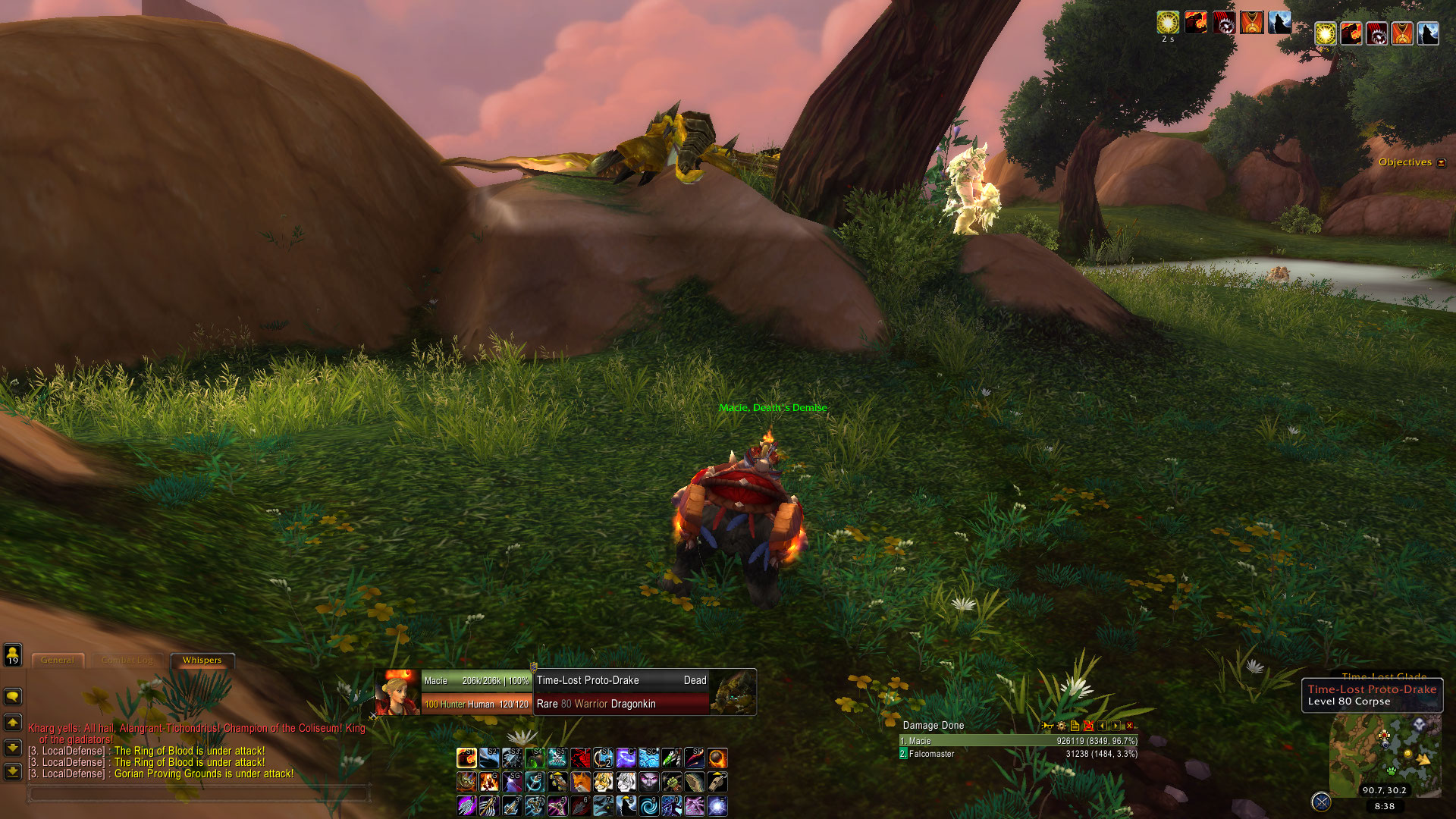1456x819 pixels.
Task: Click the minimap
Action: pos(1385,751)
